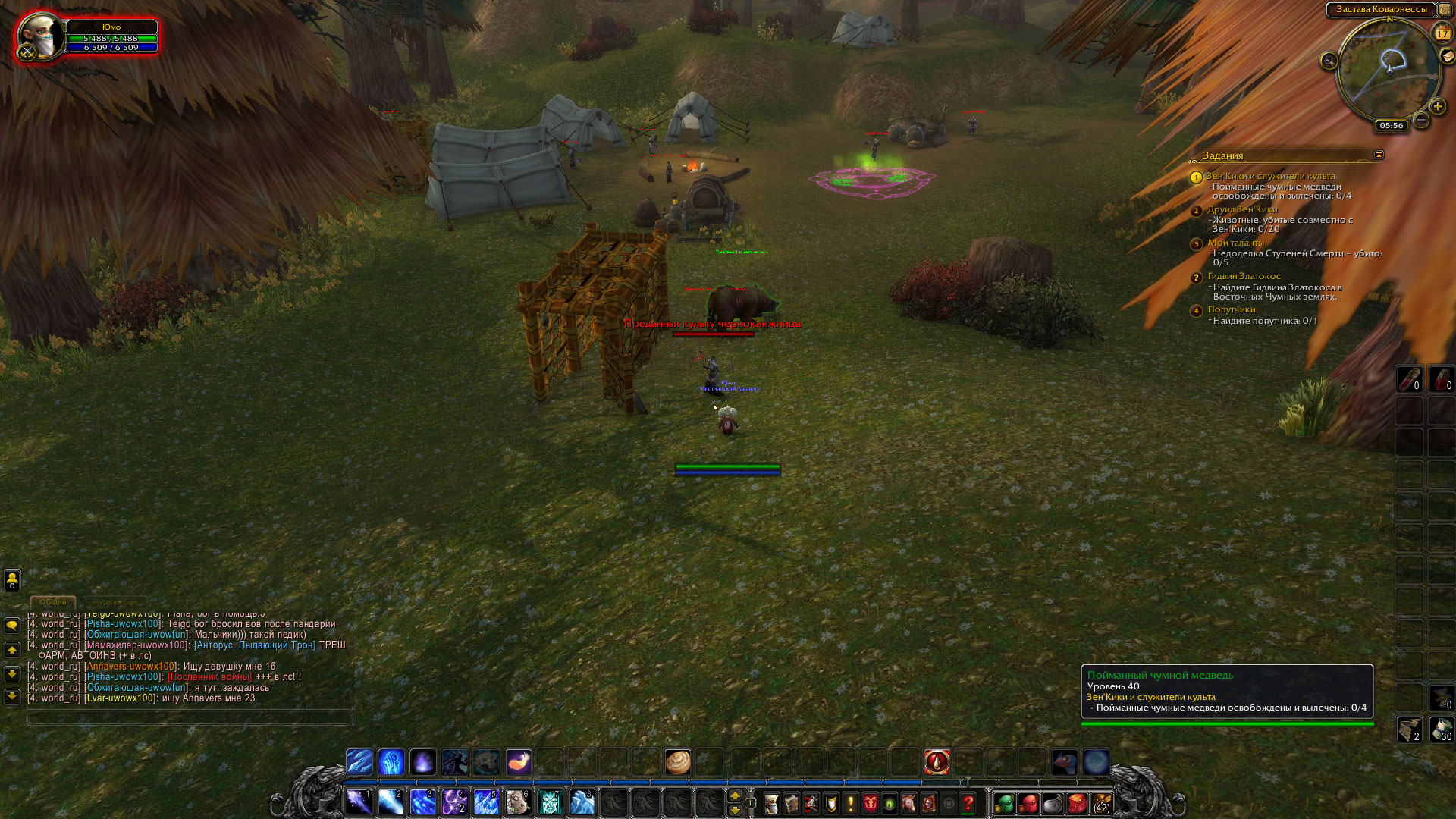The image size is (1456, 819).
Task: Toggle the minimap tracking magnifier button
Action: [1329, 61]
